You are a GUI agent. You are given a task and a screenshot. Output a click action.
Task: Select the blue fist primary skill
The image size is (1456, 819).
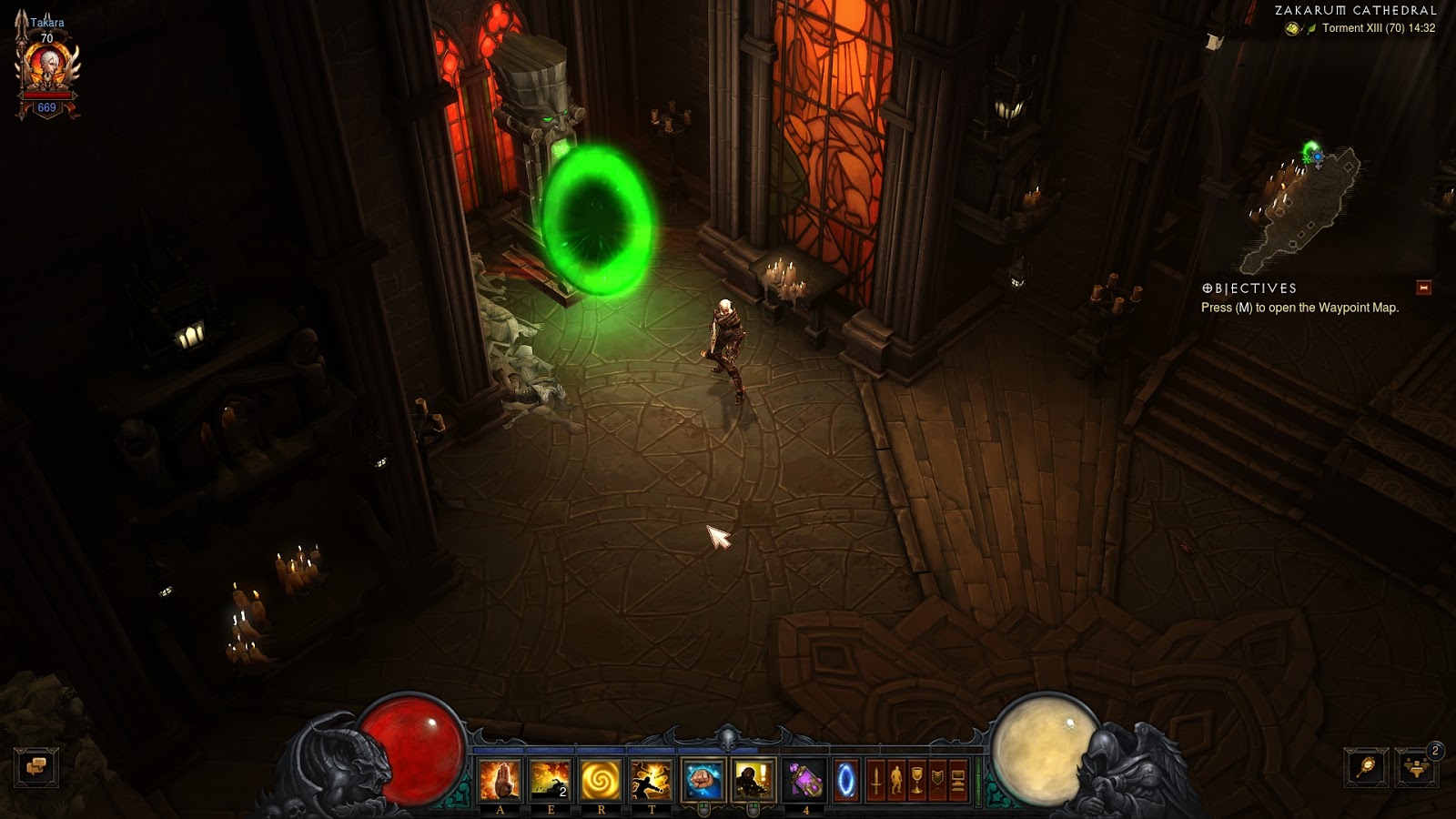coord(703,780)
